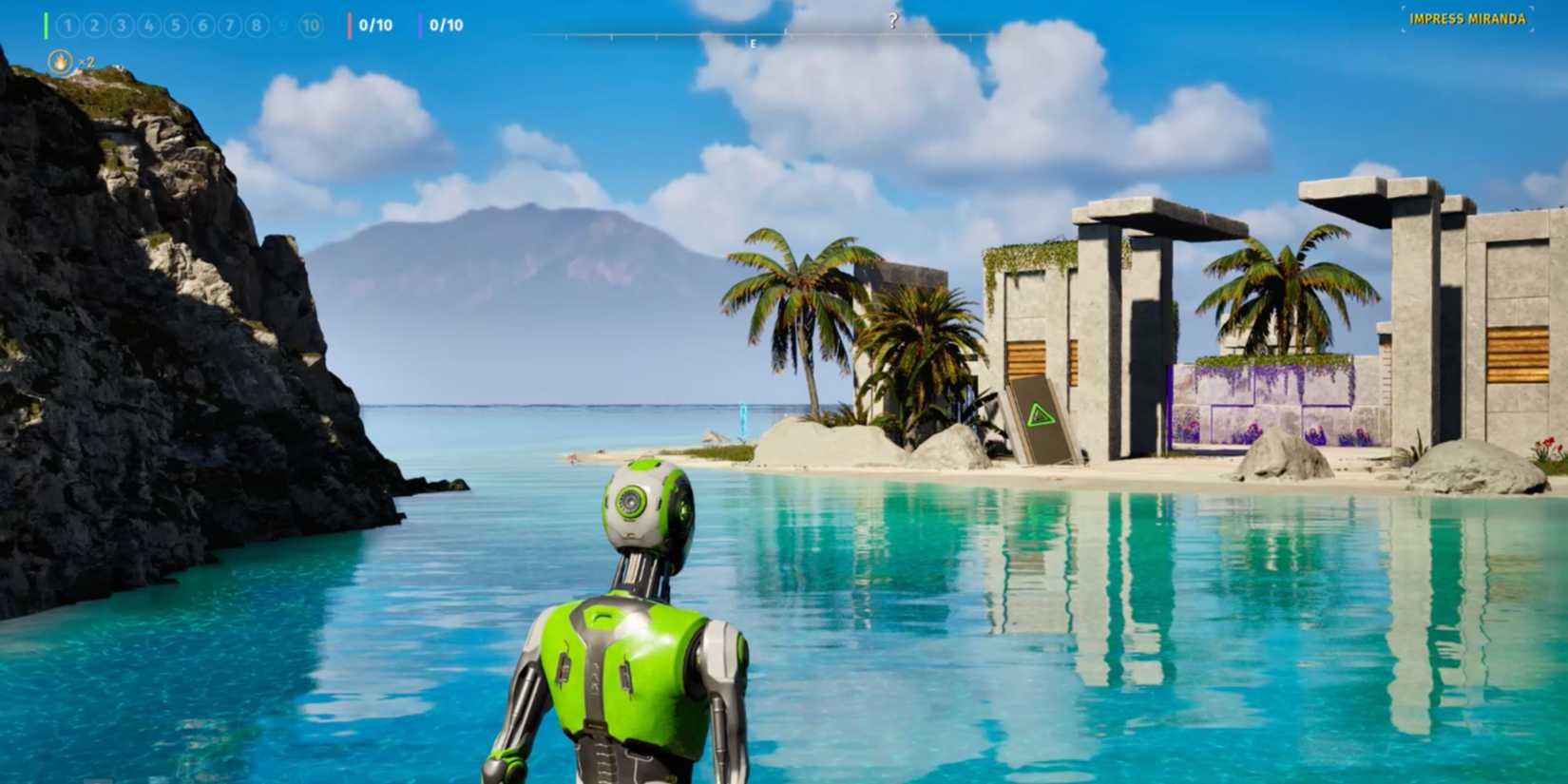1568x784 pixels.
Task: Select quest circle number 10
Action: (311, 26)
